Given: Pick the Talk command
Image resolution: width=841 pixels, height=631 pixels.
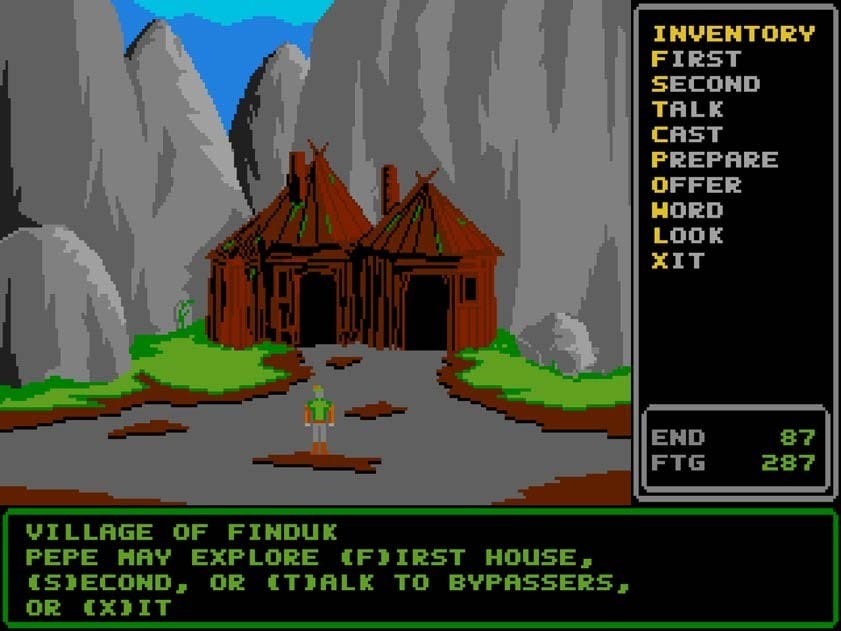Looking at the screenshot, I should tap(687, 109).
